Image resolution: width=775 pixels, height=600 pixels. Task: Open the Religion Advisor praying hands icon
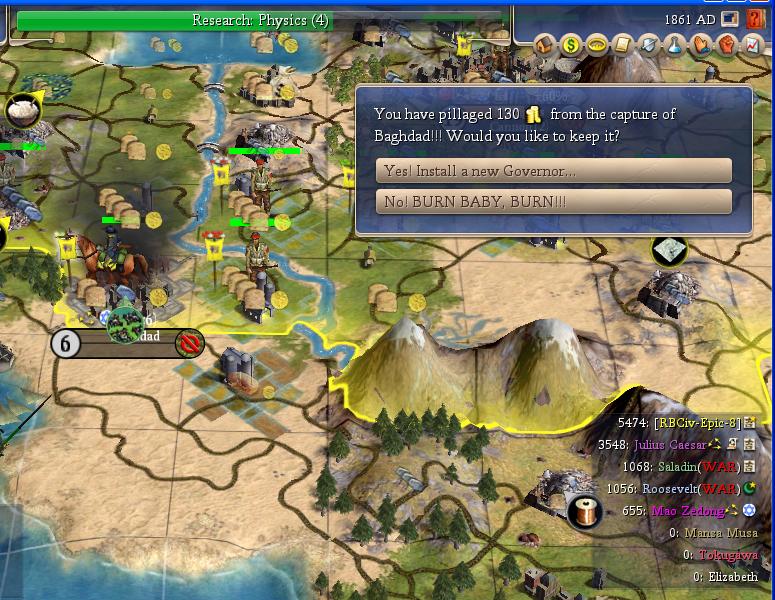point(701,44)
